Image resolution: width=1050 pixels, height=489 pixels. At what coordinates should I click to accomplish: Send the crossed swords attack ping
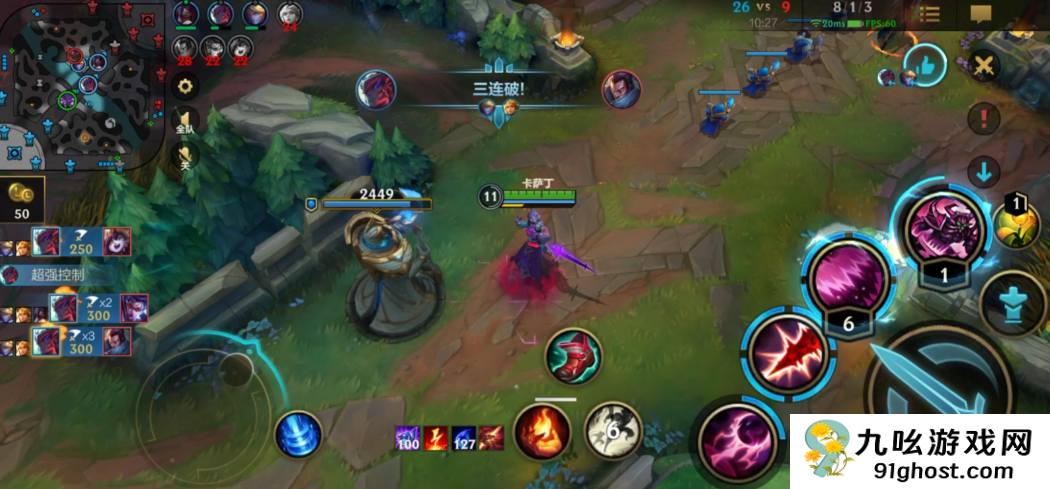coord(985,66)
